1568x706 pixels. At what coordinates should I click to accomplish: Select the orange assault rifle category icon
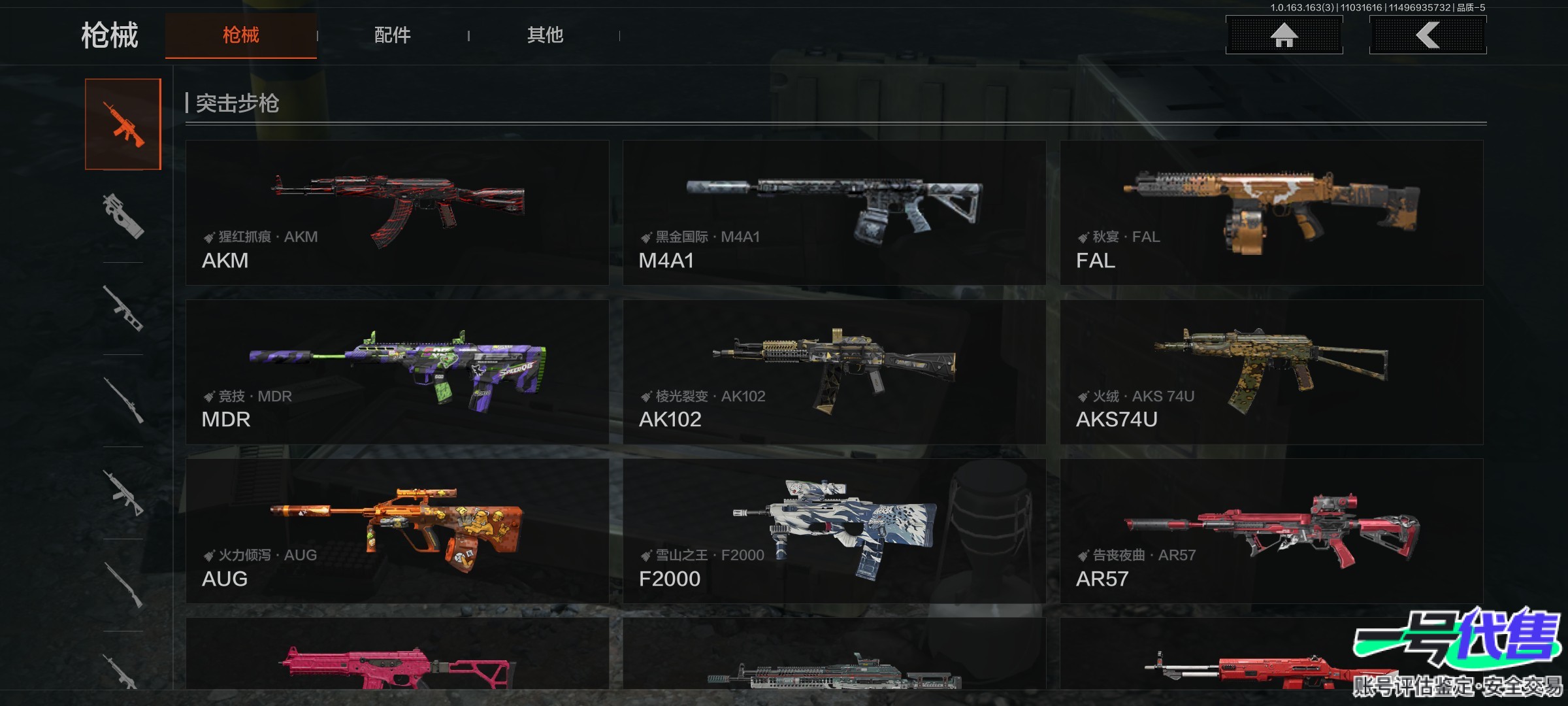[123, 124]
